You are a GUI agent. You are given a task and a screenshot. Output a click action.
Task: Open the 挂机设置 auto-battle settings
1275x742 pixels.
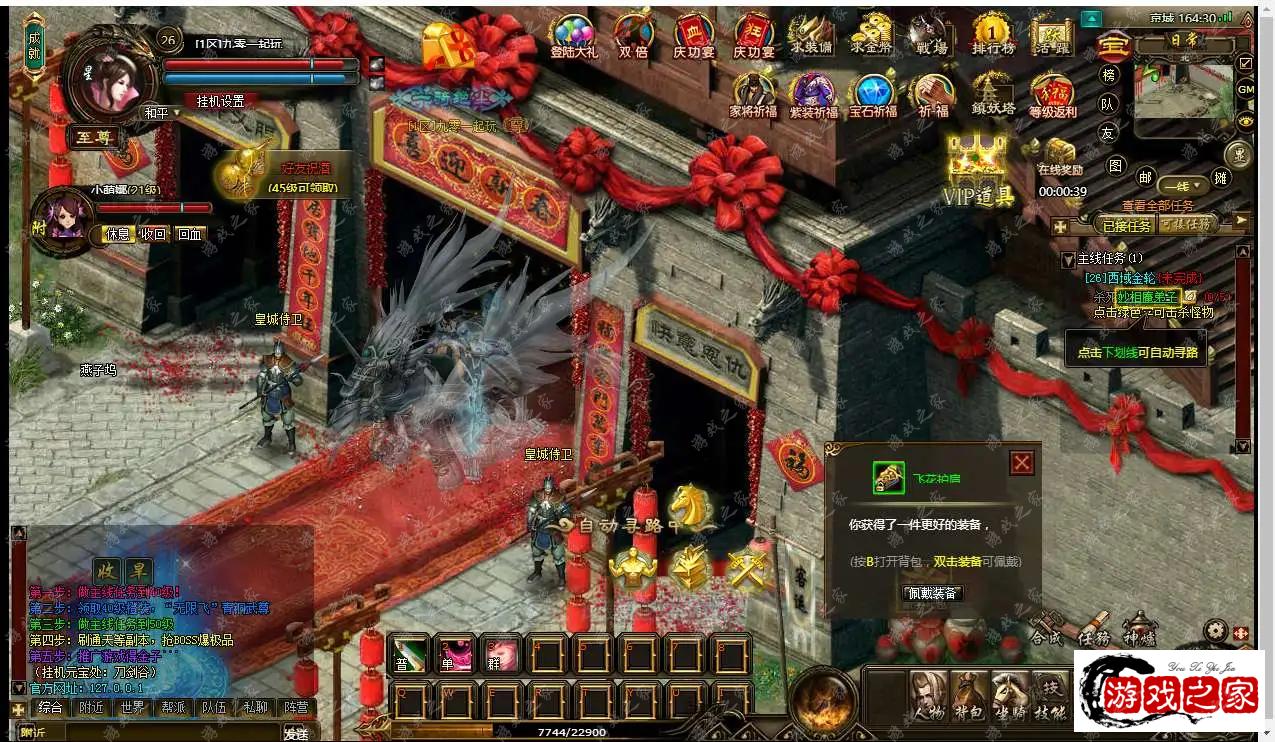pos(220,101)
